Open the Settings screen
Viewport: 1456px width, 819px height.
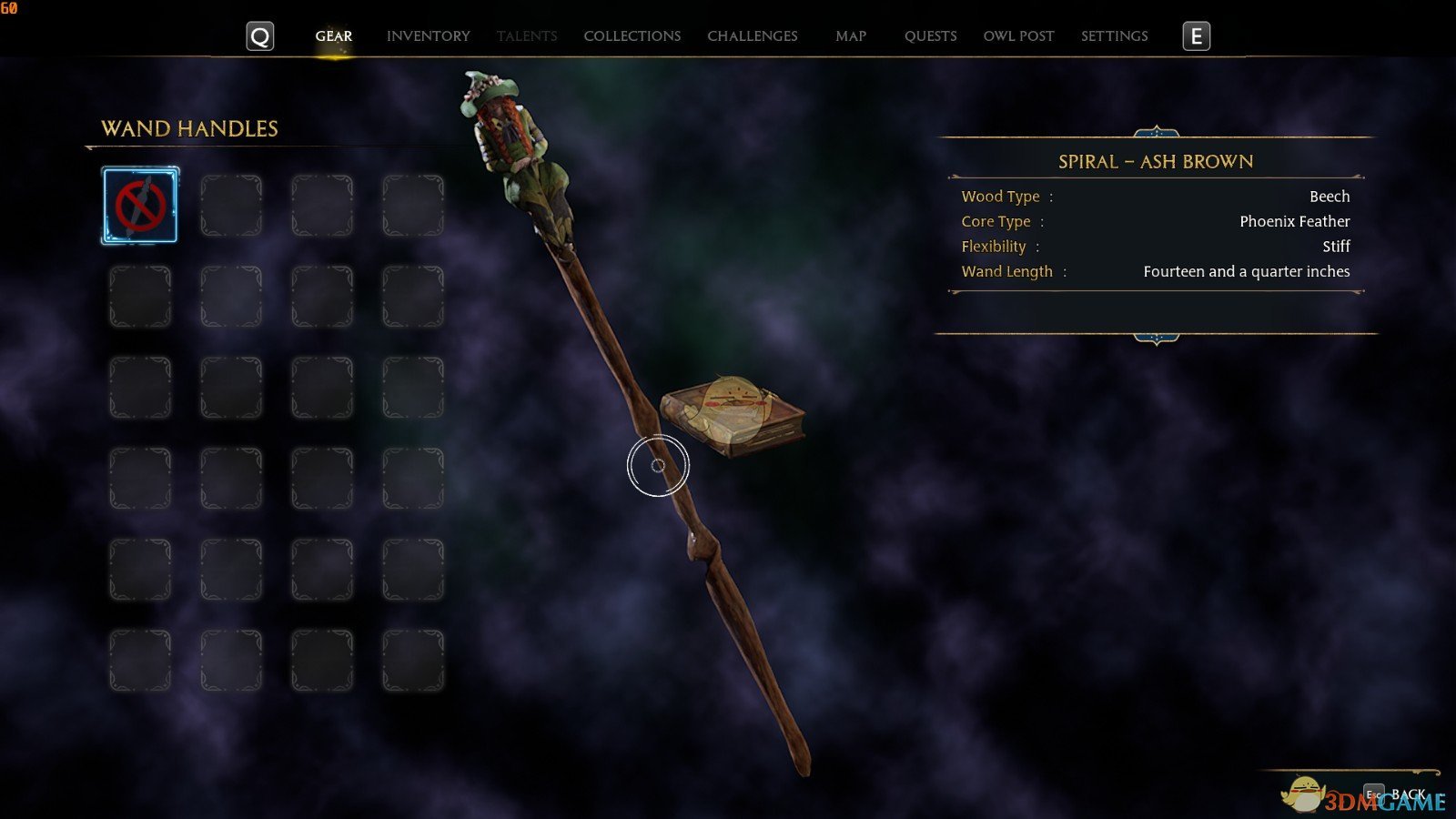(1114, 35)
